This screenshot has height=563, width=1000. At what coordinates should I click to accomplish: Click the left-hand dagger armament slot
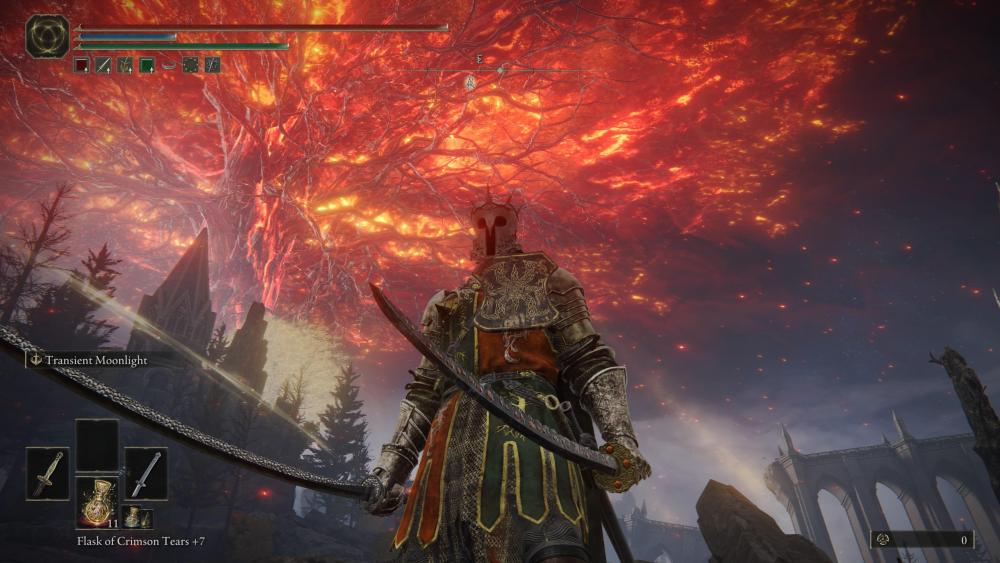pos(48,473)
